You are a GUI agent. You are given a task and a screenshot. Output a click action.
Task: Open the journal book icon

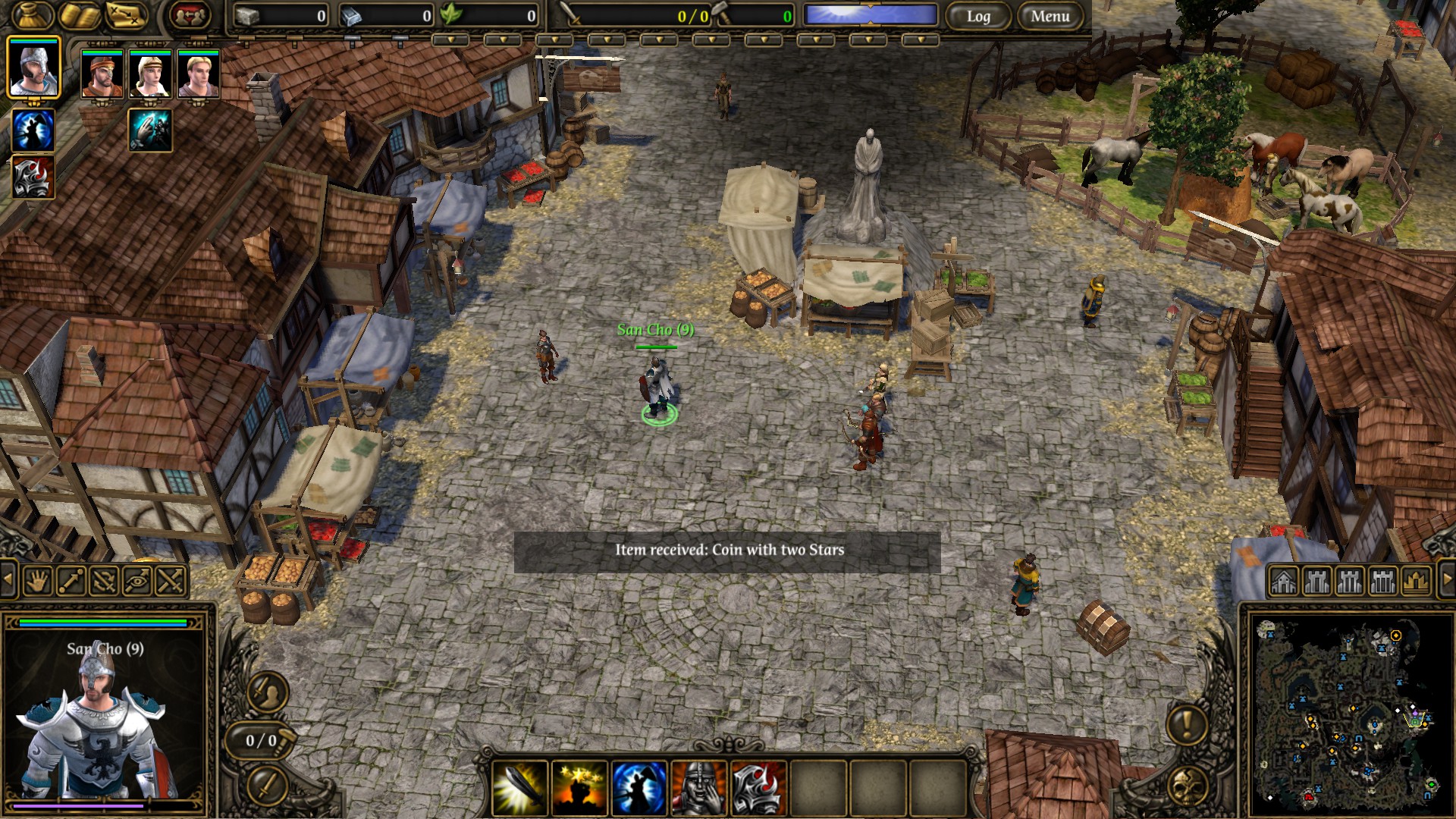click(80, 15)
